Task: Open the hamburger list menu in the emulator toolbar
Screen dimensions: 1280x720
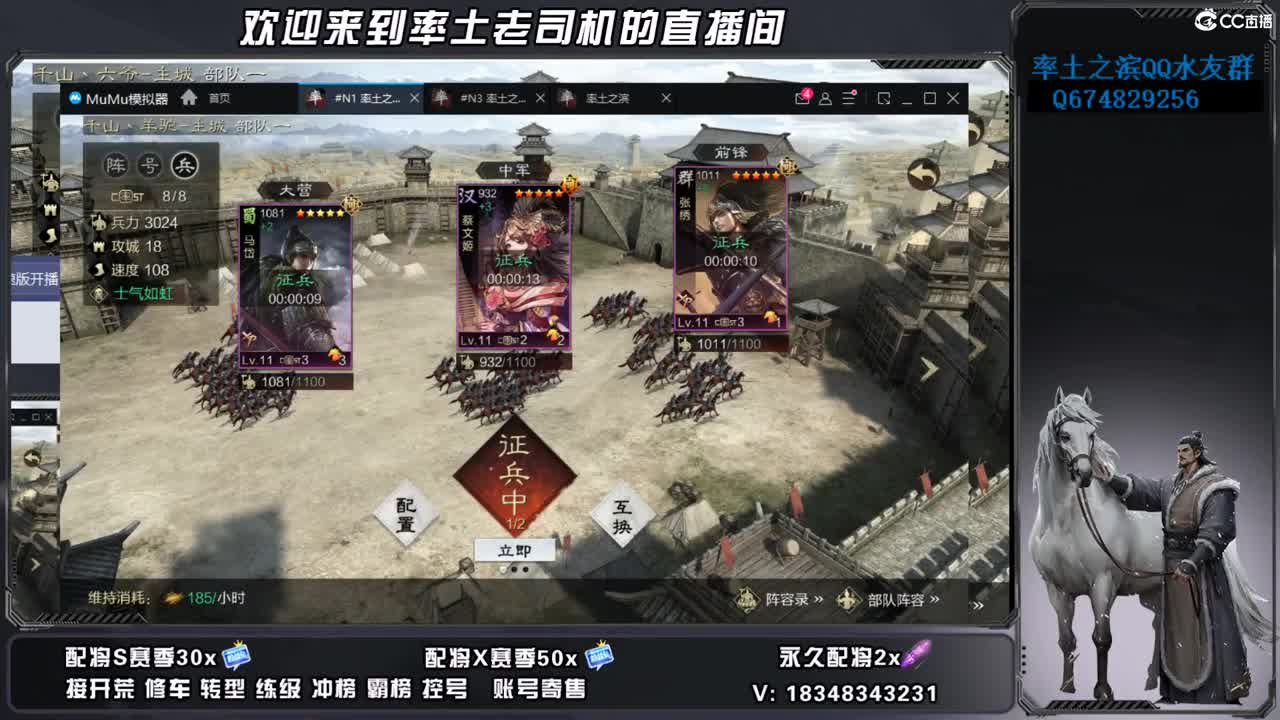Action: (x=847, y=98)
